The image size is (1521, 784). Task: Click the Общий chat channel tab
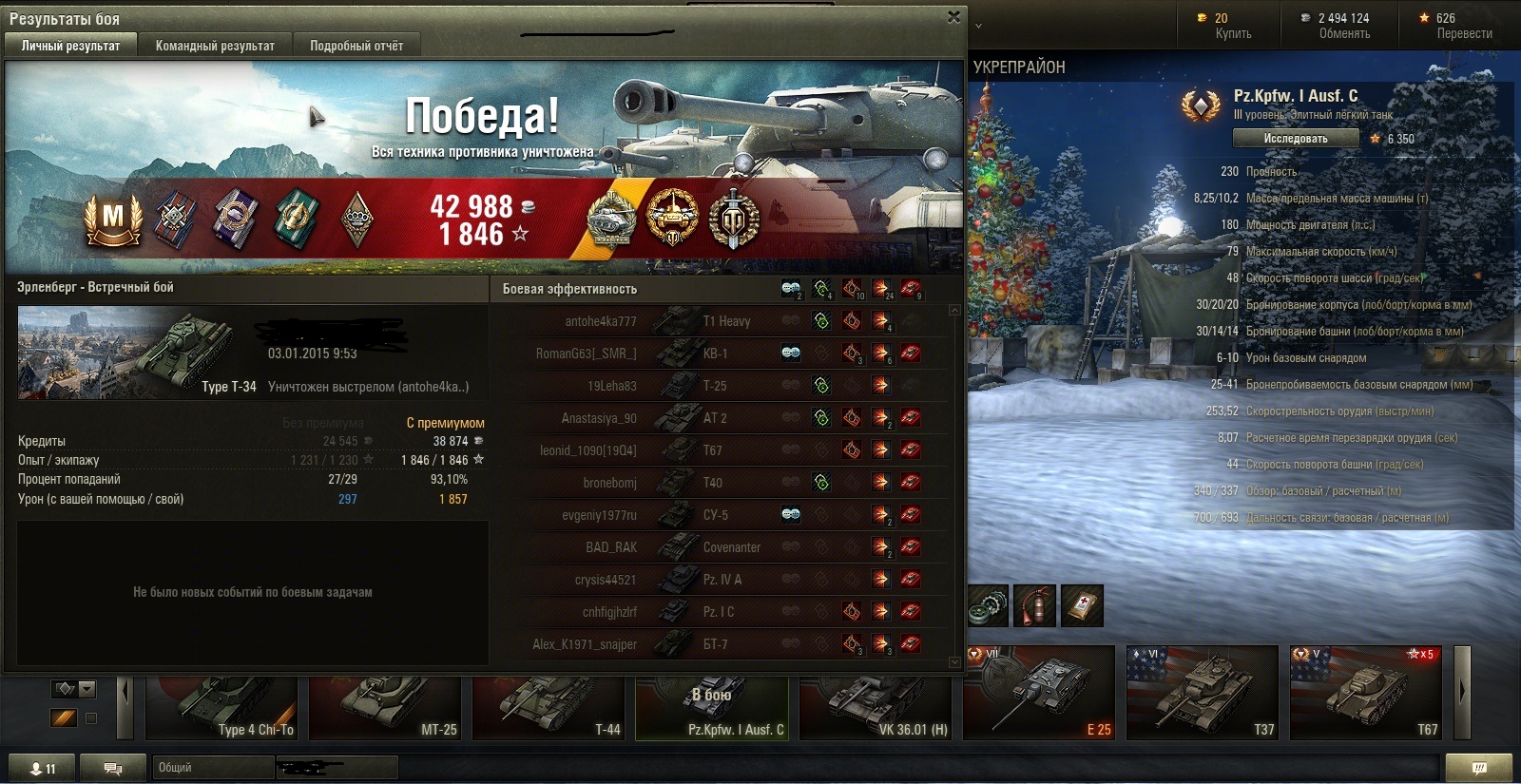point(213,768)
